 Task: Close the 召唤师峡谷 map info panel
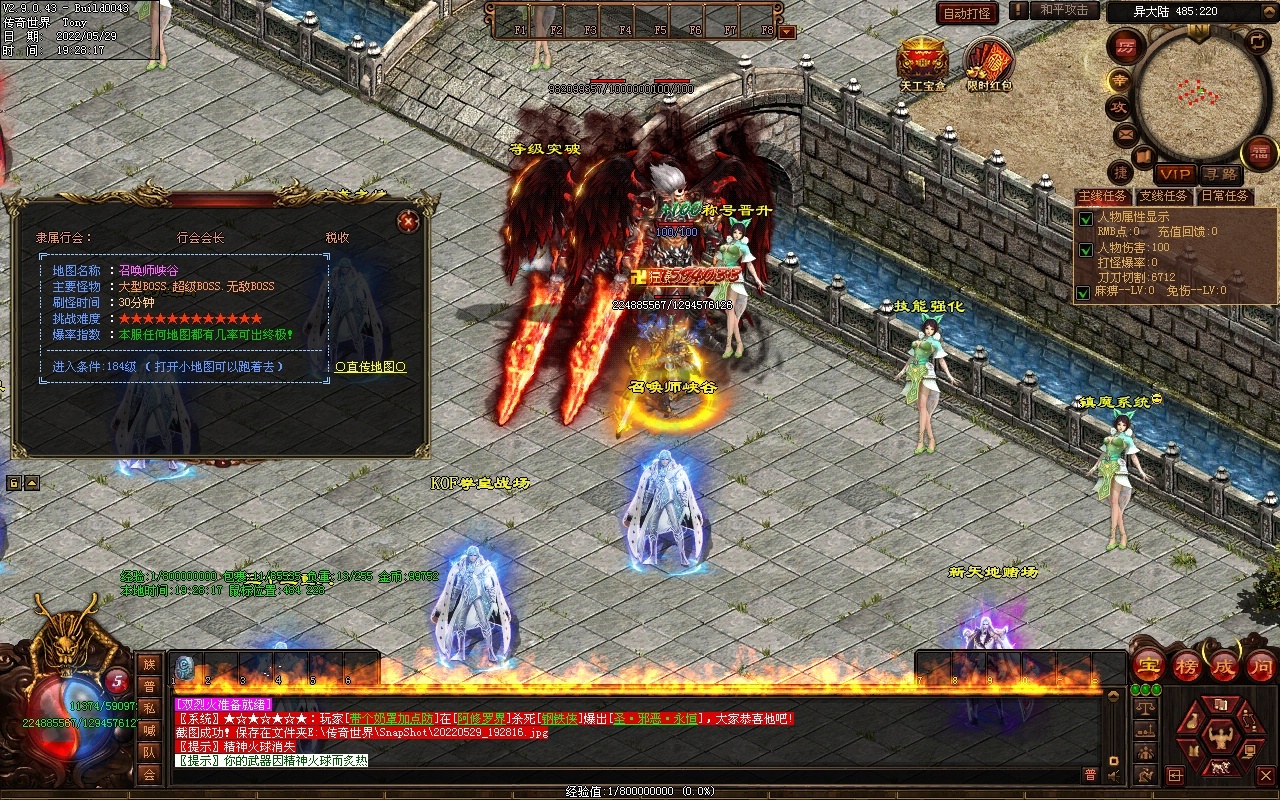pos(407,221)
